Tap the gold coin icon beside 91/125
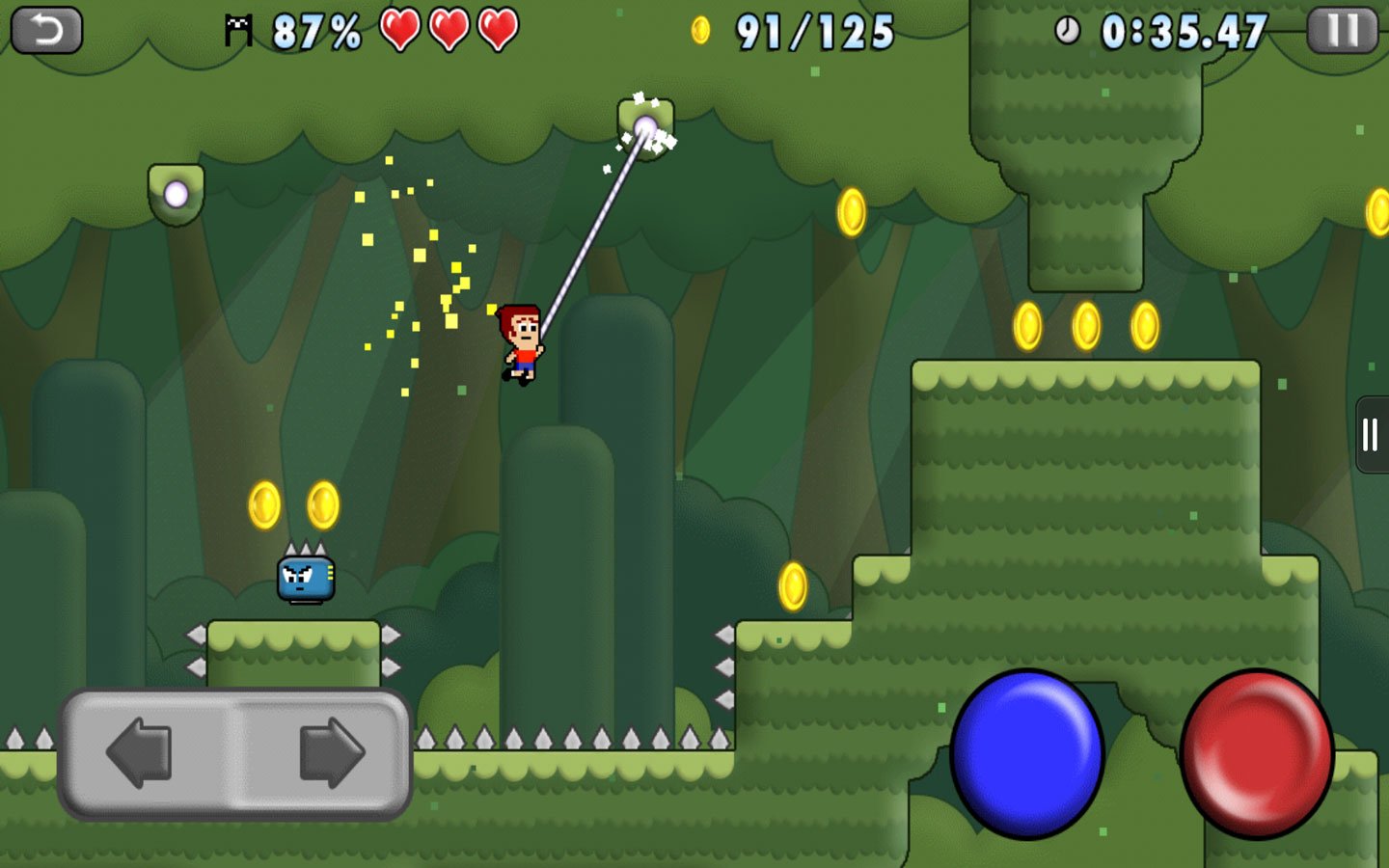 701,31
